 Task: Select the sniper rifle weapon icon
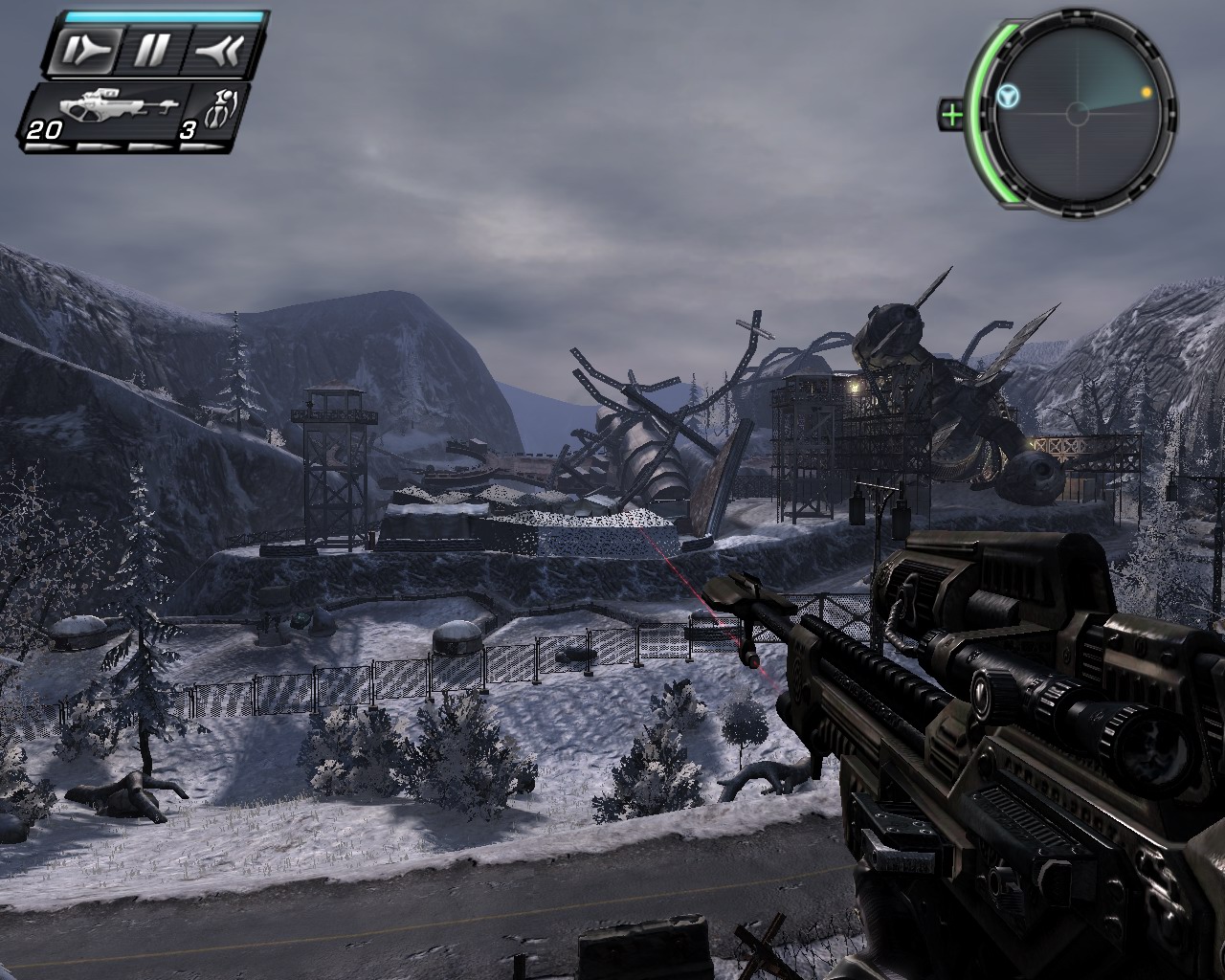[112, 108]
